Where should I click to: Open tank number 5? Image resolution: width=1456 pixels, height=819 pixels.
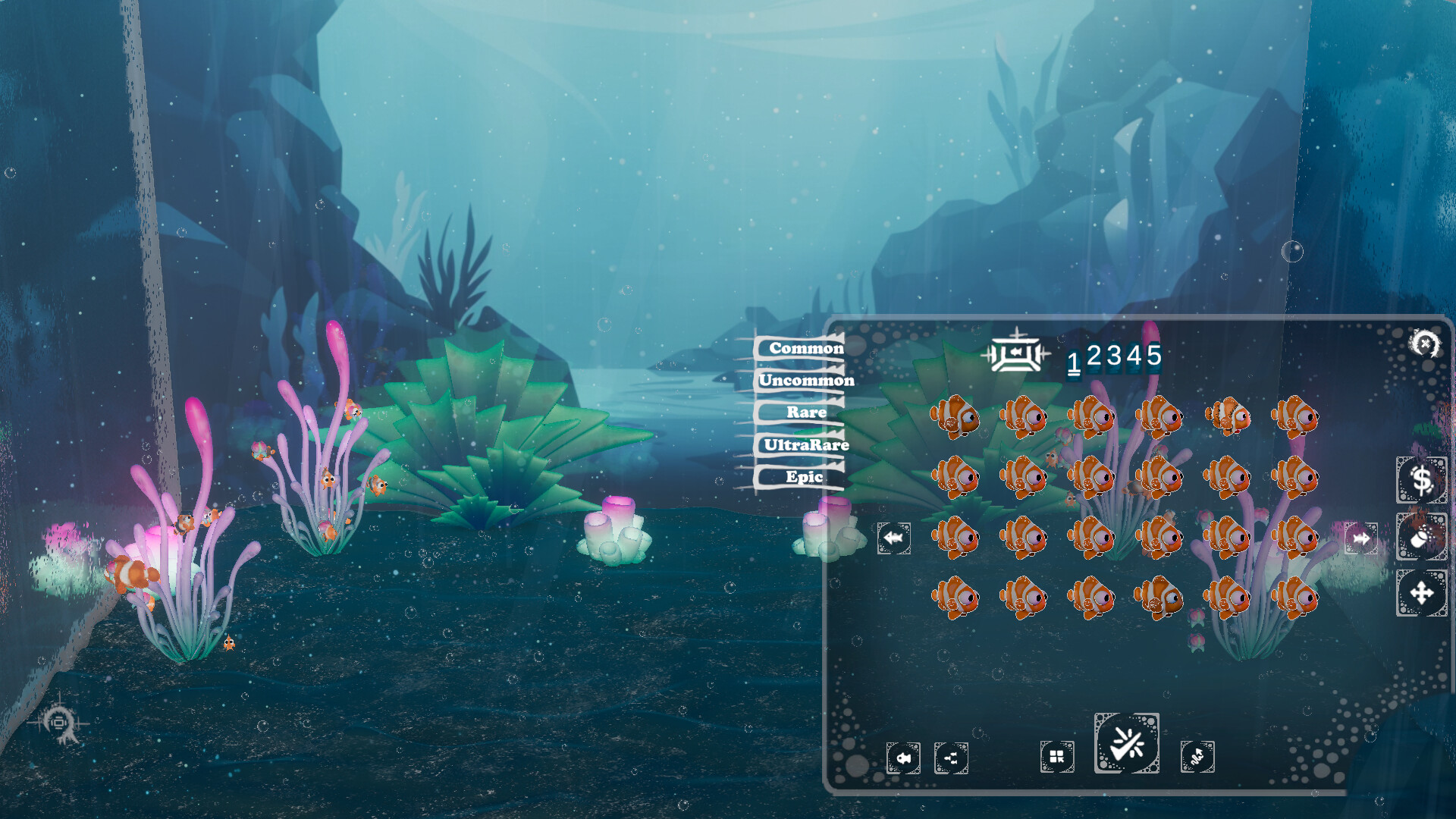pos(1154,355)
